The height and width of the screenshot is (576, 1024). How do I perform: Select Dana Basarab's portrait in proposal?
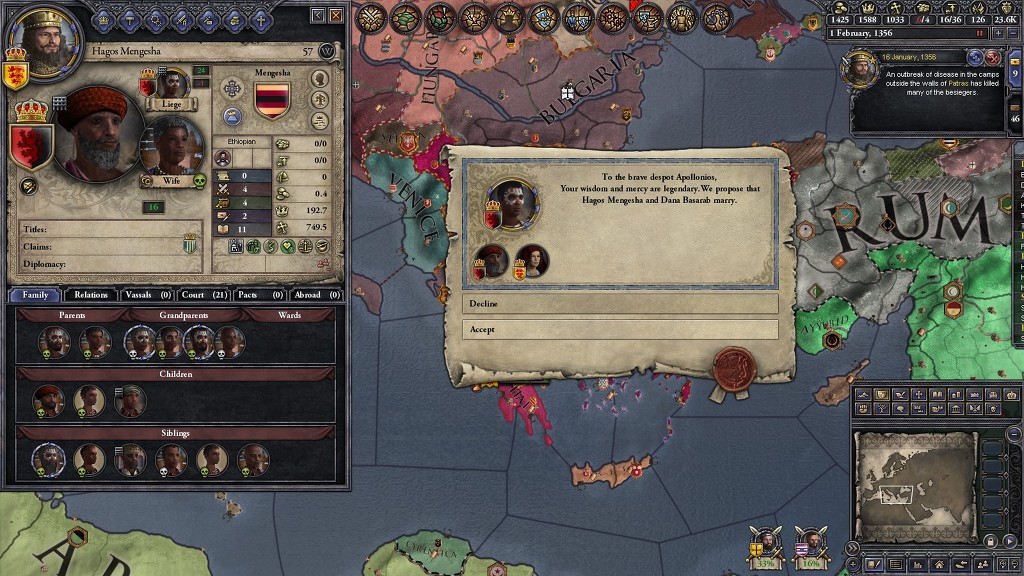coord(537,261)
